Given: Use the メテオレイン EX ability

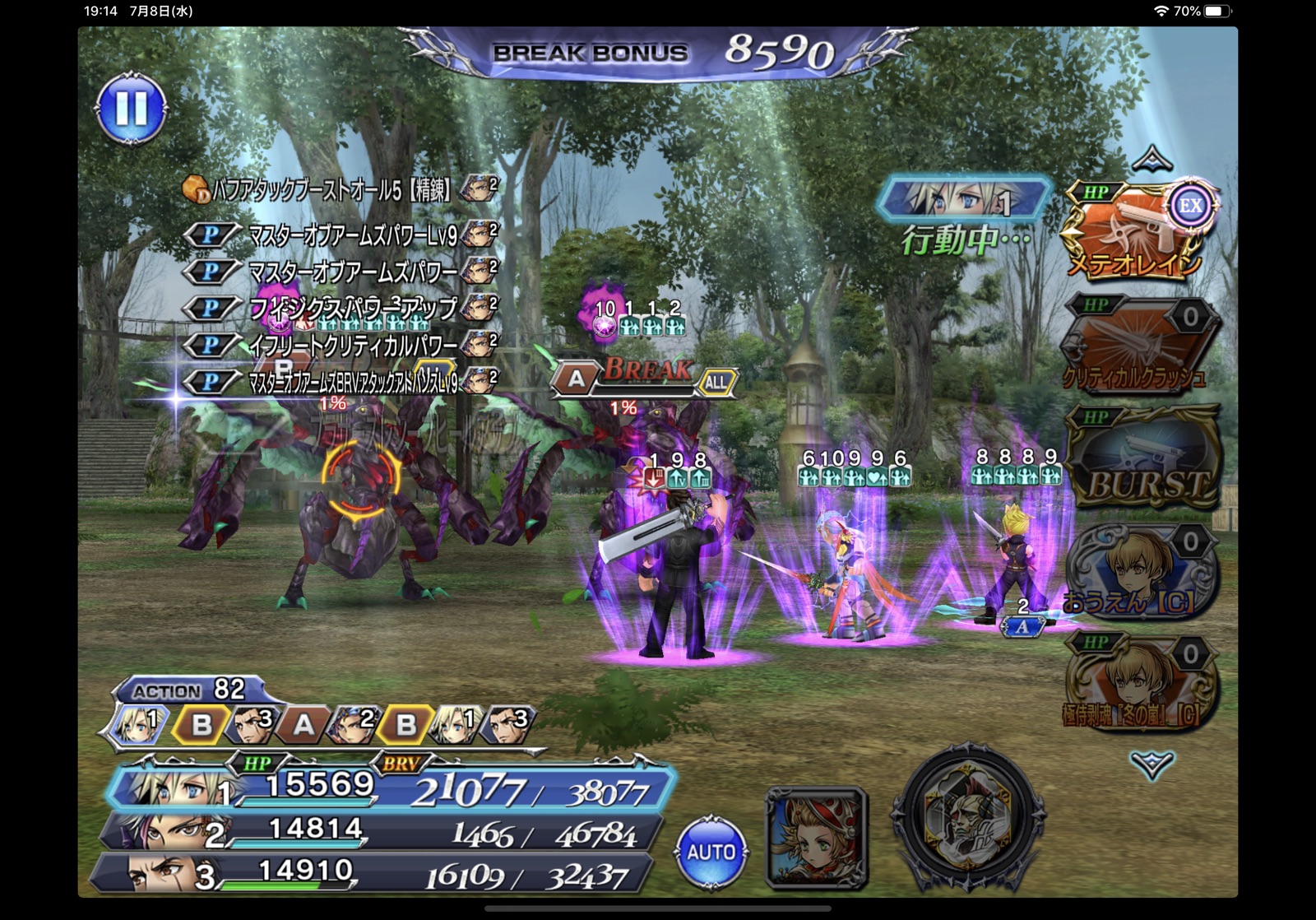Looking at the screenshot, I should (x=1139, y=230).
